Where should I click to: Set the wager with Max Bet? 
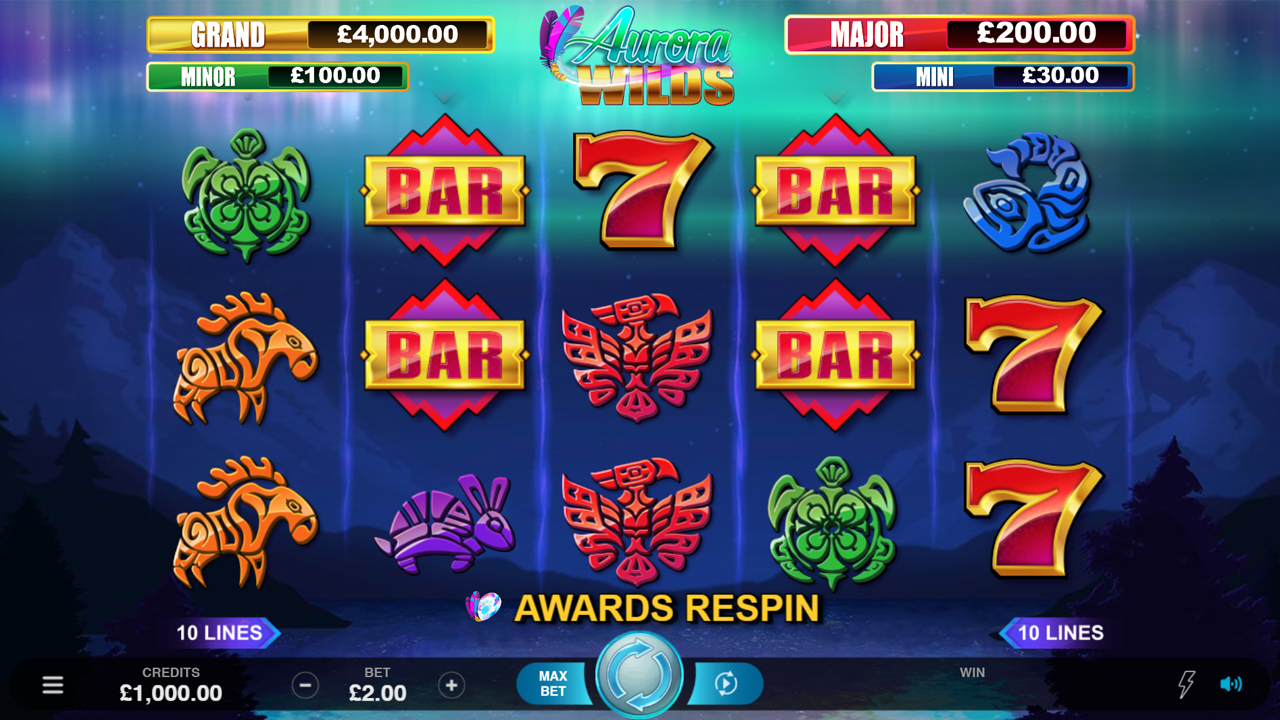pos(553,684)
